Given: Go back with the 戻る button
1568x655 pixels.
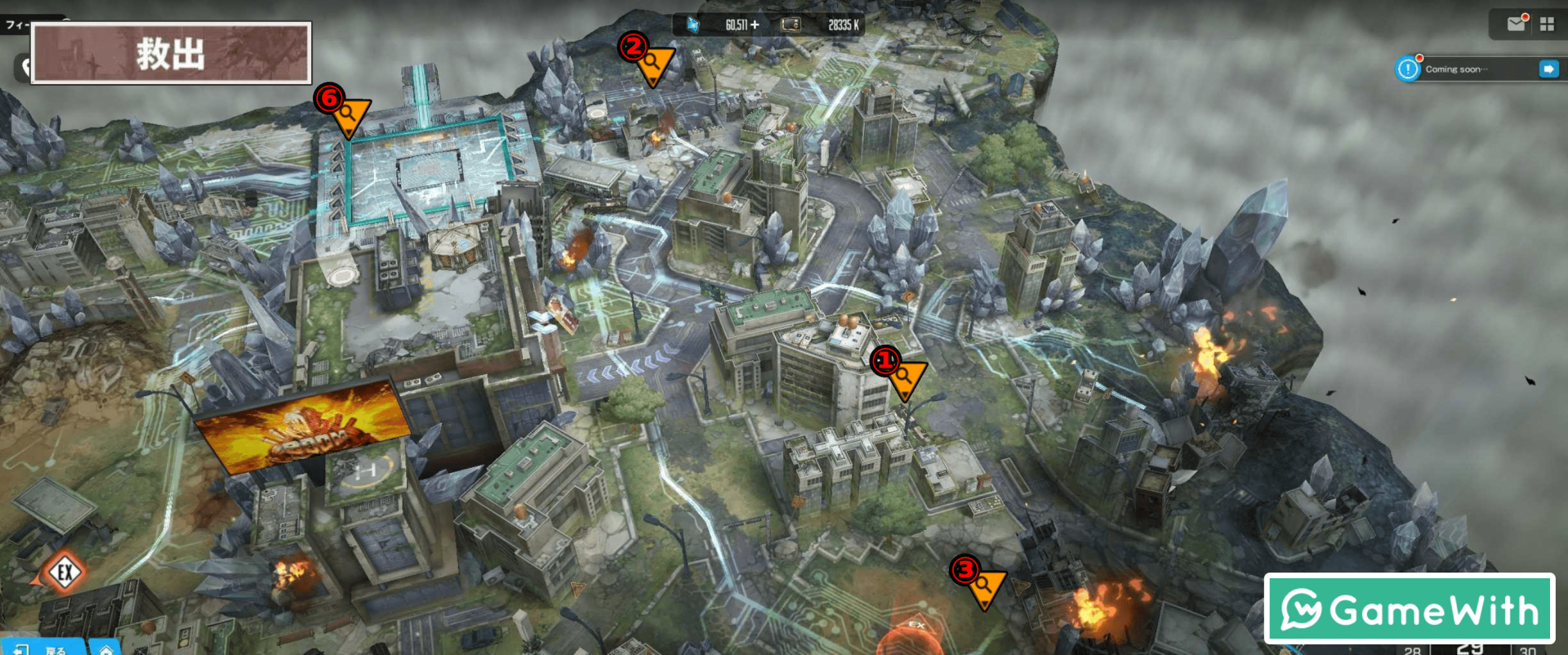Looking at the screenshot, I should [x=45, y=648].
